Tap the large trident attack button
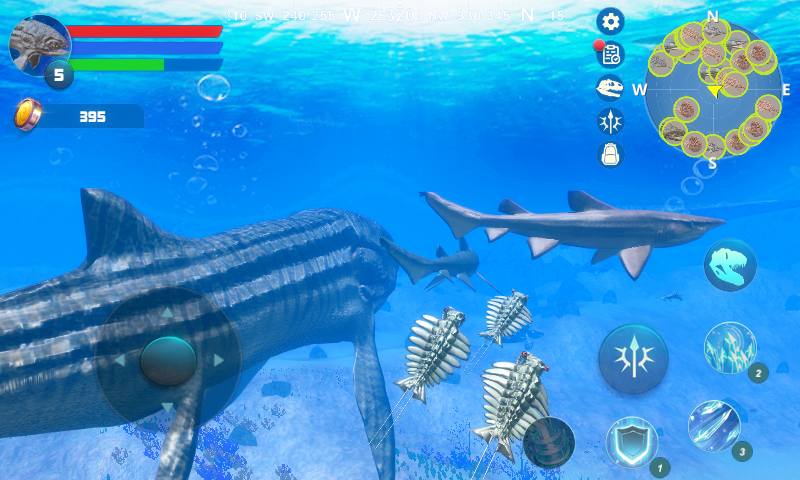The height and width of the screenshot is (480, 800). point(633,358)
